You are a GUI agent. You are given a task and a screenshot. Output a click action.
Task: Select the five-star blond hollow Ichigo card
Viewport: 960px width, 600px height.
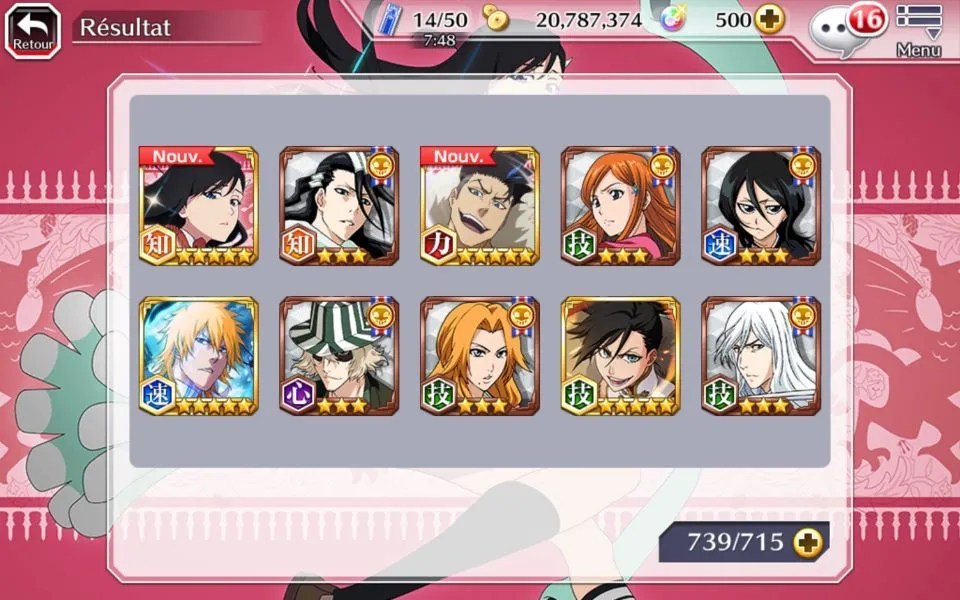point(199,355)
